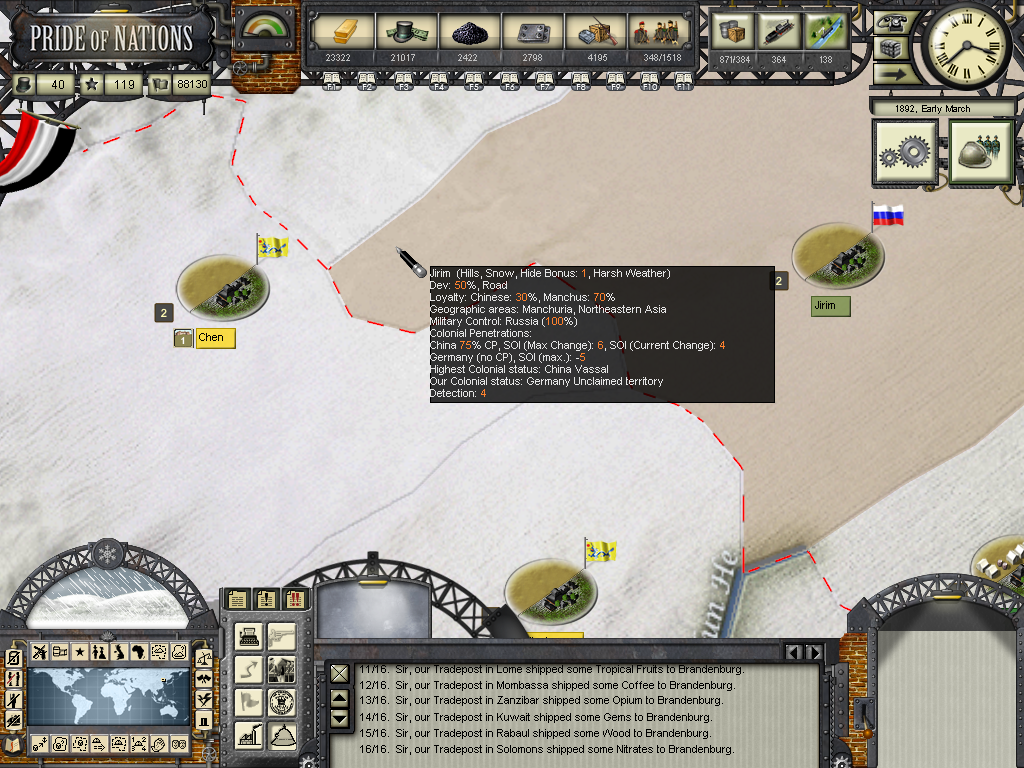Activate the Africa silhouette map filter
This screenshot has height=768, width=1024.
[x=138, y=652]
